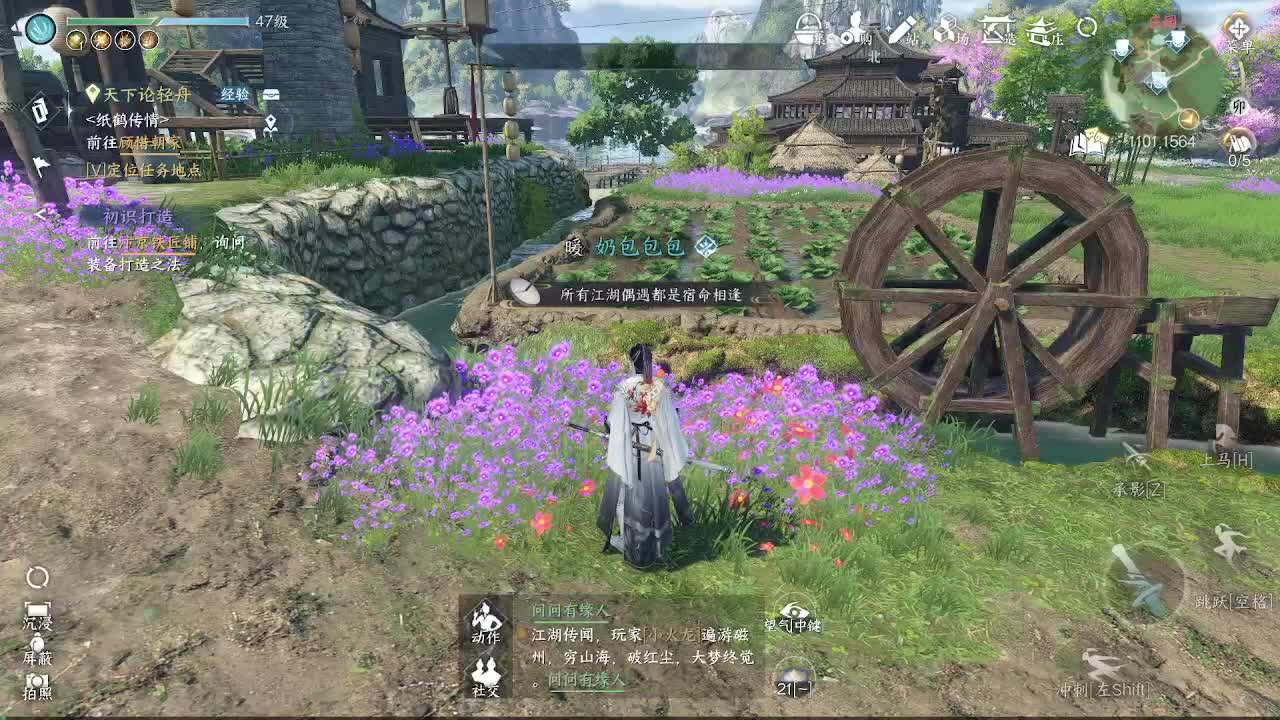1280x720 pixels.
Task: Click the 拍照 photo mode icon
Action: pyautogui.click(x=37, y=680)
